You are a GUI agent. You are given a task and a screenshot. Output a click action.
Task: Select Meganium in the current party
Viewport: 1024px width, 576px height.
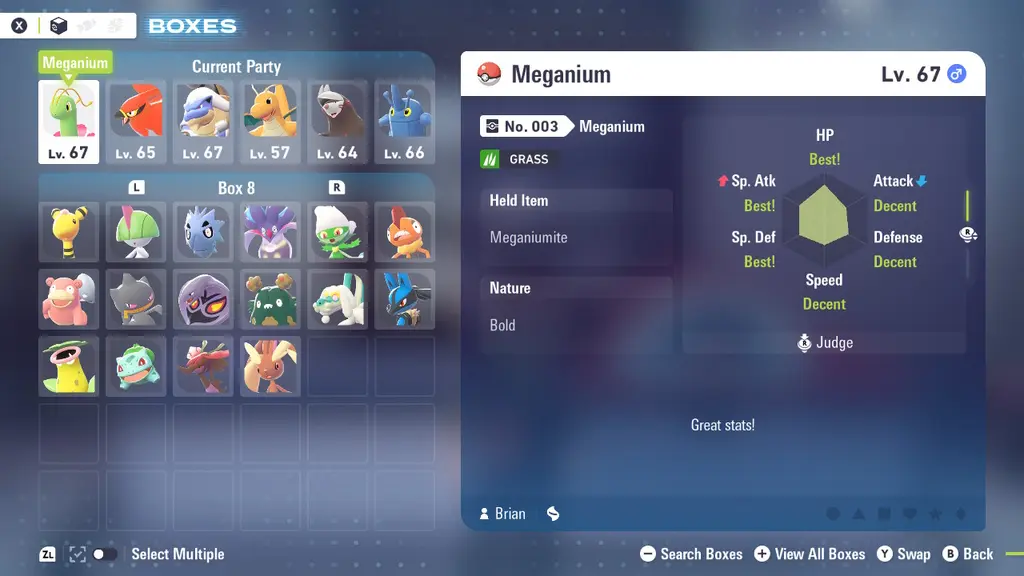[69, 121]
